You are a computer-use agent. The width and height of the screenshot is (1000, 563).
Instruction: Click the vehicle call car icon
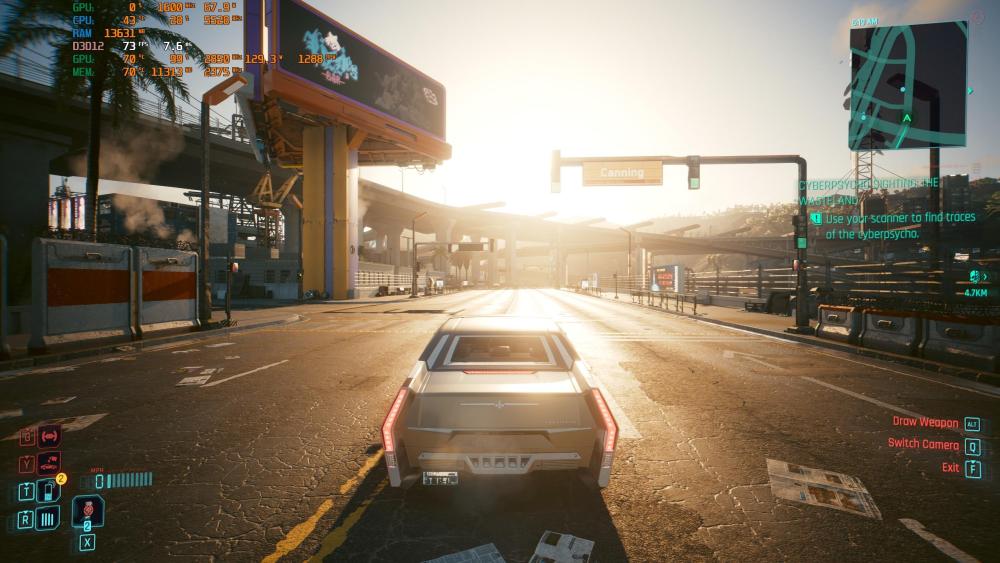pyautogui.click(x=48, y=463)
